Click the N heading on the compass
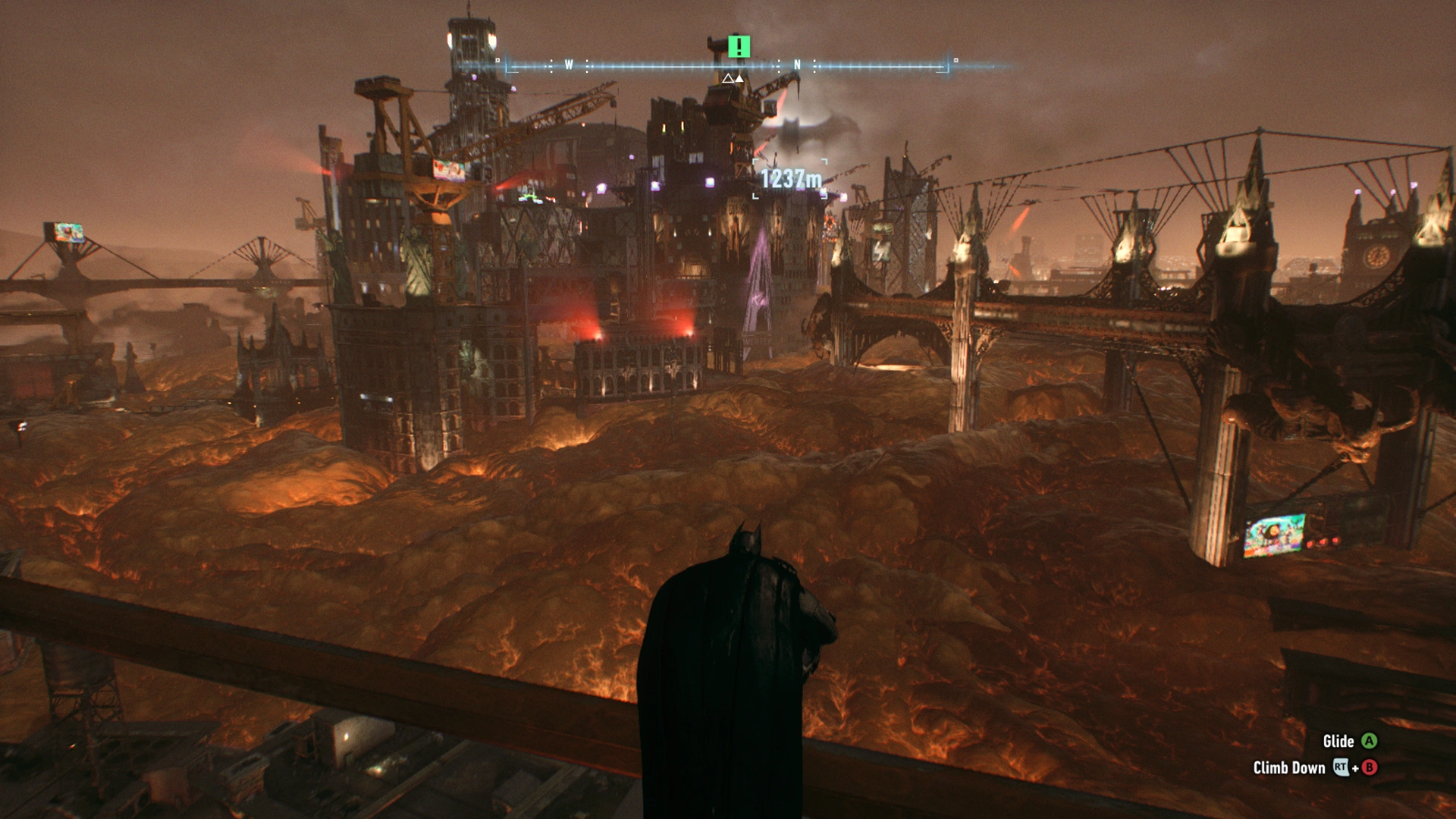This screenshot has width=1456, height=819. [797, 65]
